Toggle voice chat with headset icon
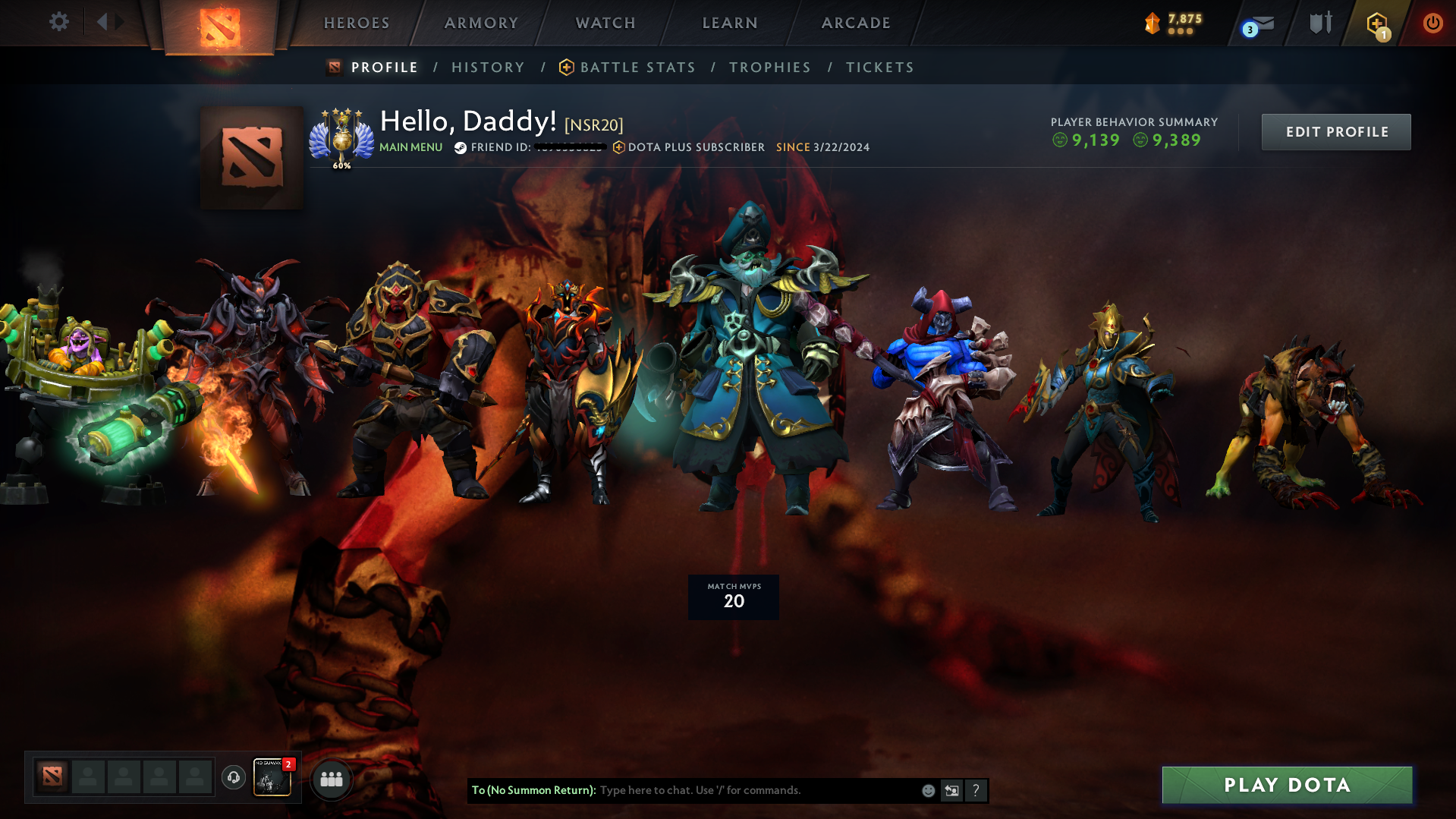Image resolution: width=1456 pixels, height=819 pixels. 233,778
